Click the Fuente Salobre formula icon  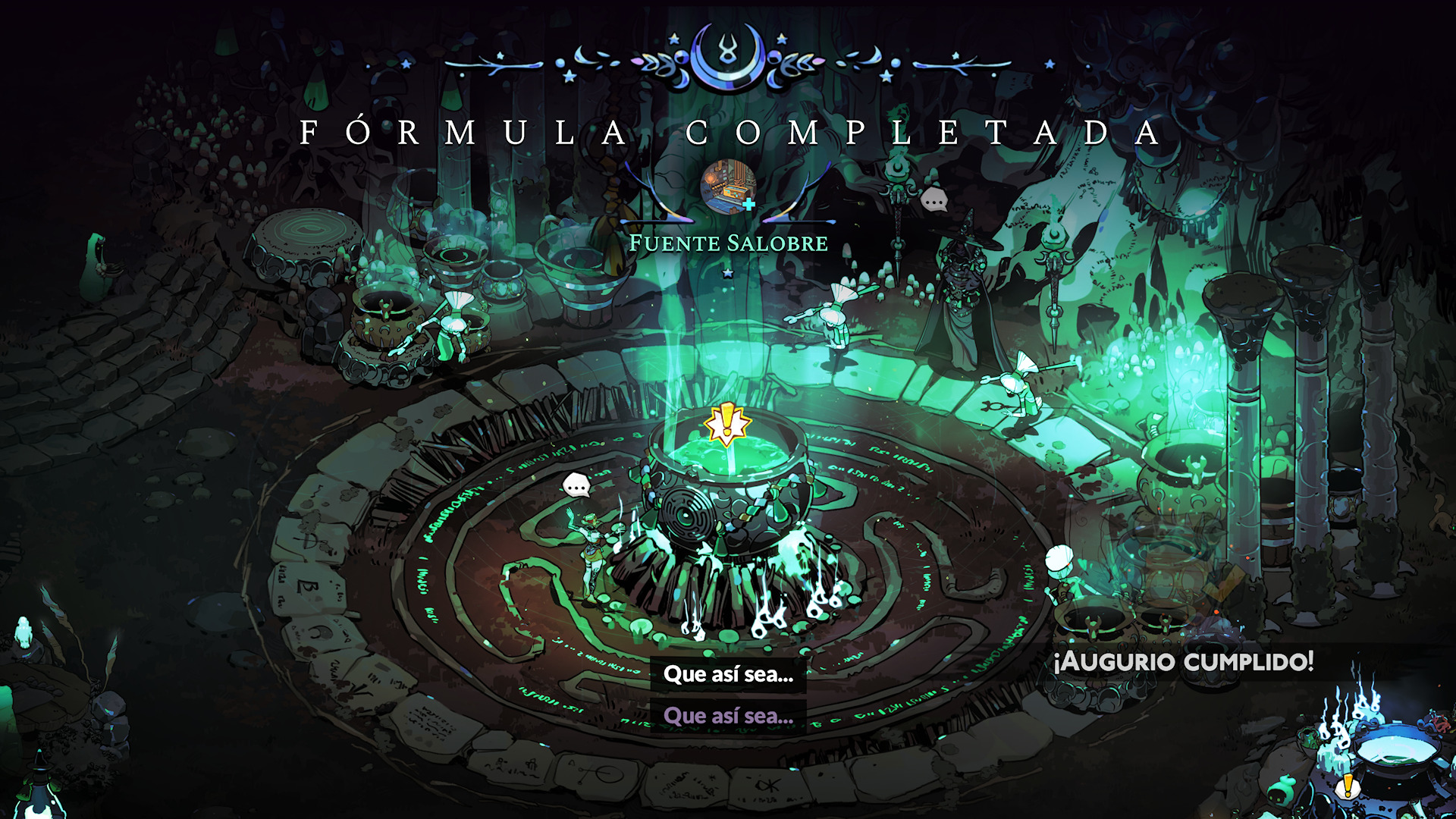[x=728, y=187]
